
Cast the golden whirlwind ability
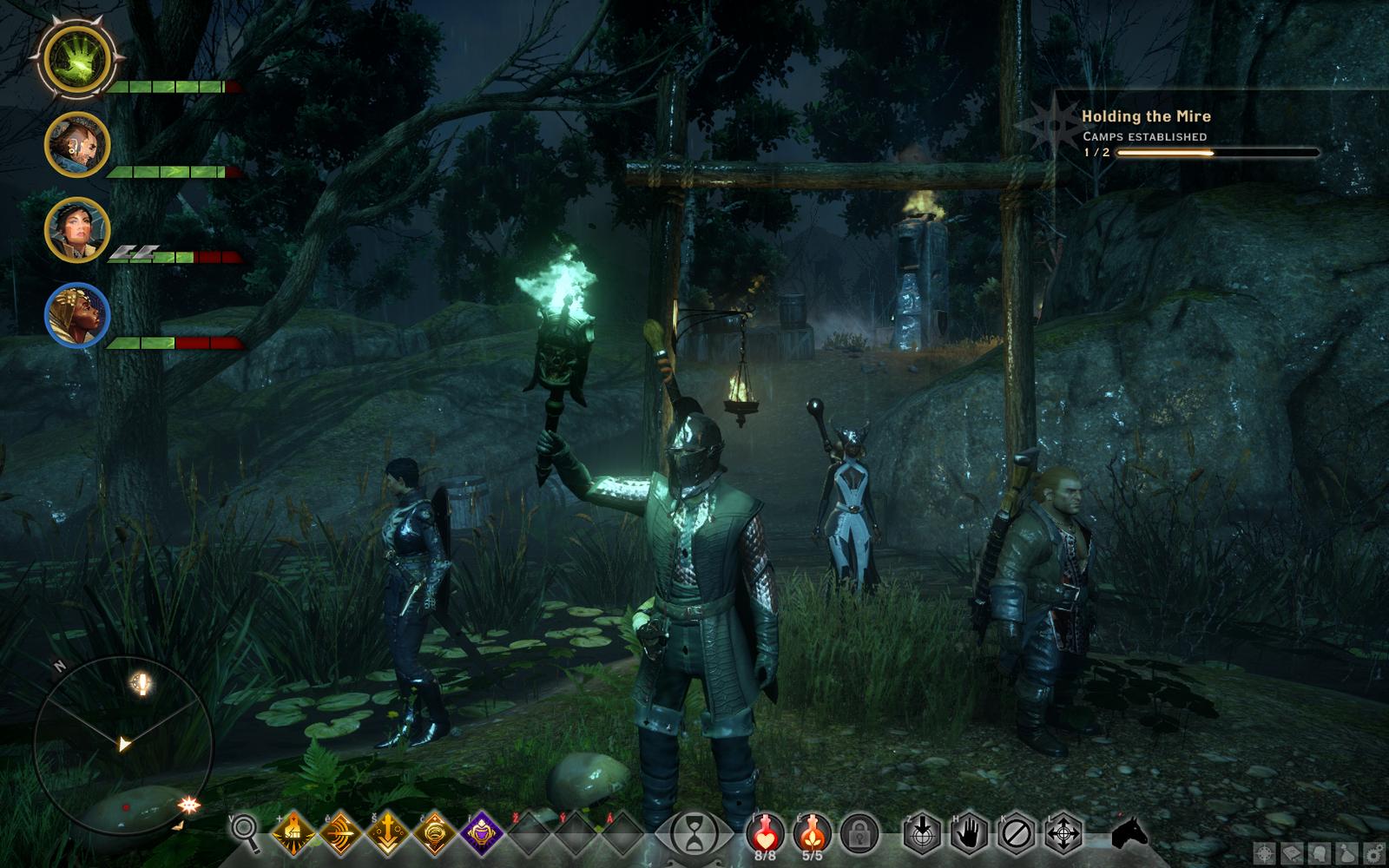pos(434,833)
